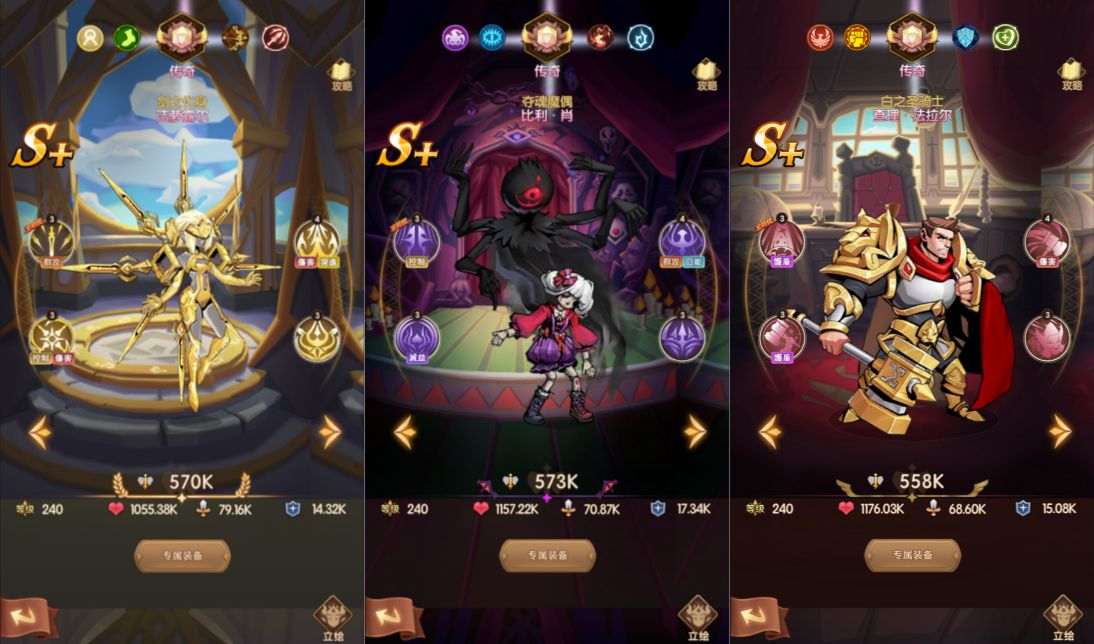The image size is (1094, 644).
Task: View 立绘 artwork of the paladin
Action: click(1061, 616)
